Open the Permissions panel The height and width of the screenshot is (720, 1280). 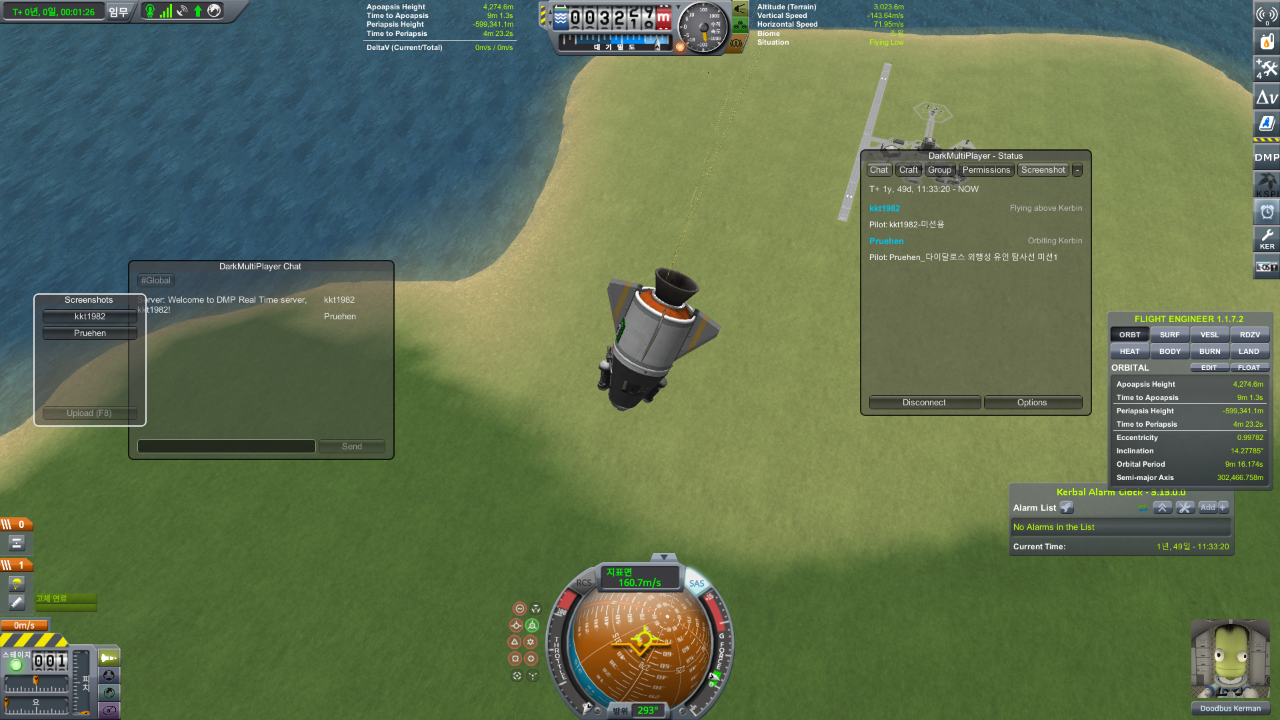coord(986,170)
